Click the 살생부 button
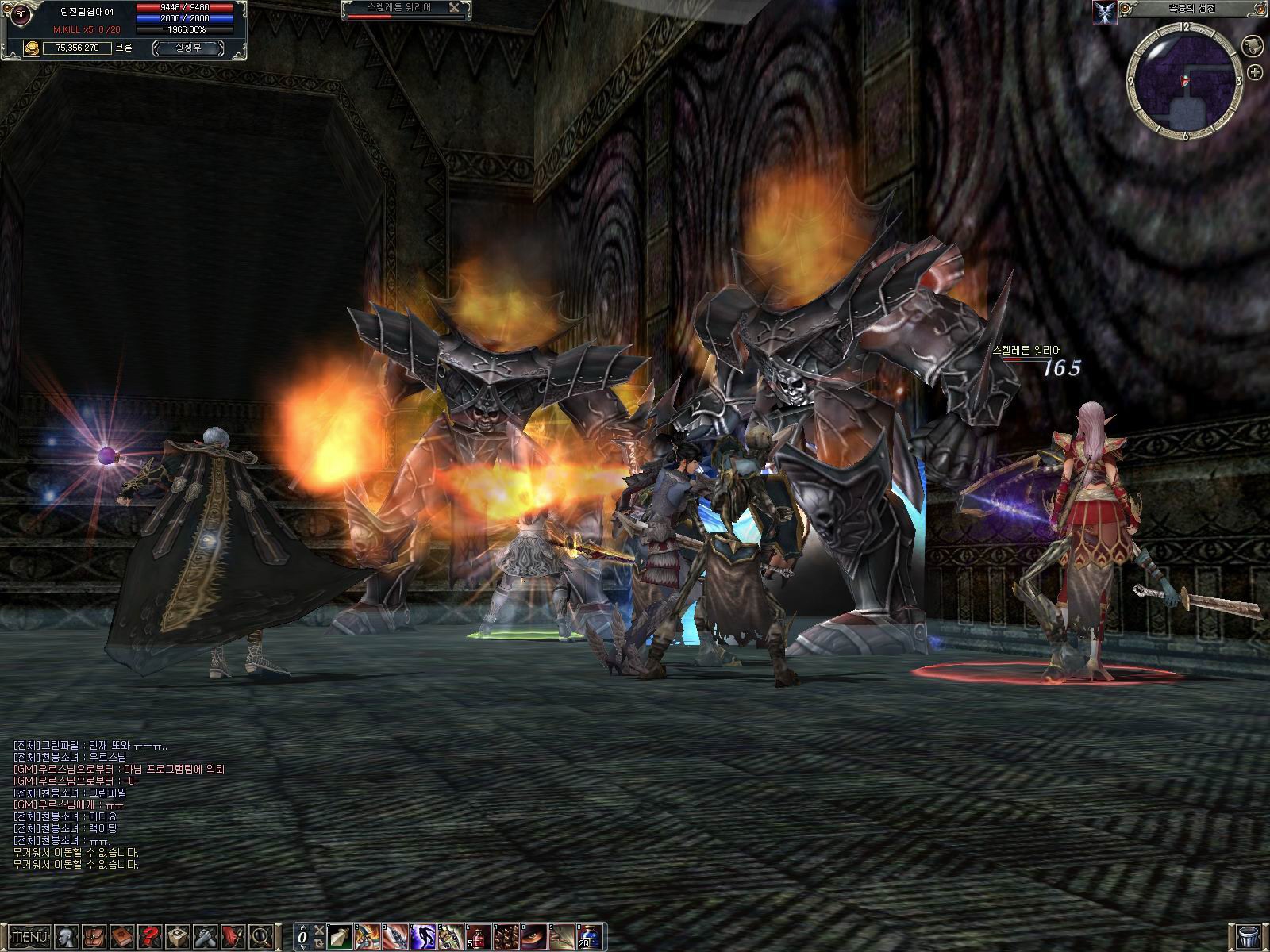Screen dimensions: 1270x952 point(187,48)
